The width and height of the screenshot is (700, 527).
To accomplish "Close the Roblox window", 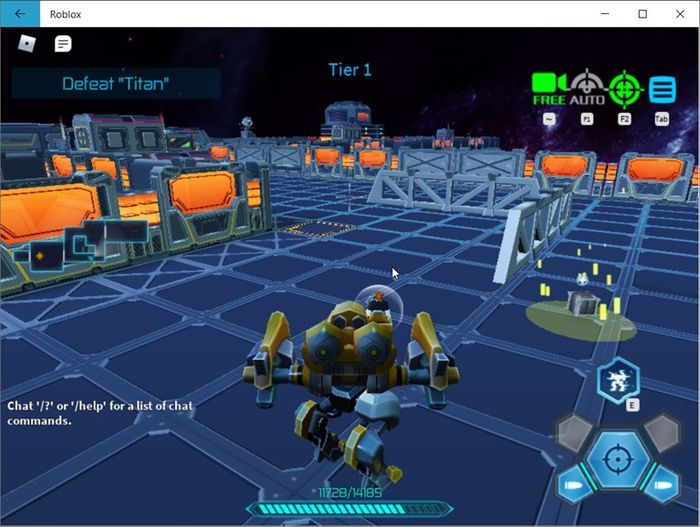I will pos(677,14).
